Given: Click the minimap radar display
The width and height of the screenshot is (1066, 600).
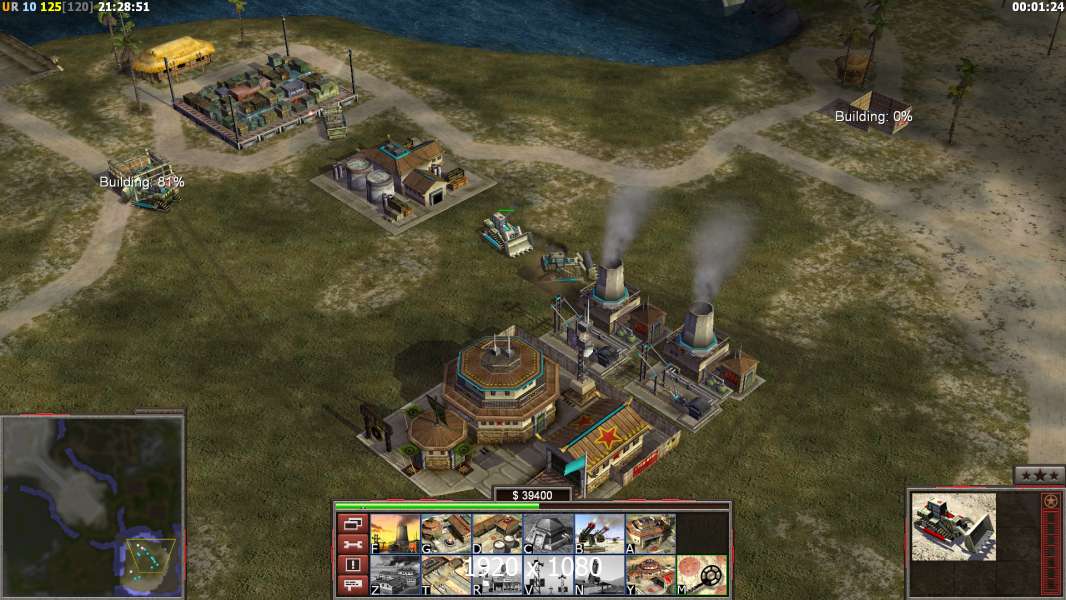Looking at the screenshot, I should coord(93,505).
